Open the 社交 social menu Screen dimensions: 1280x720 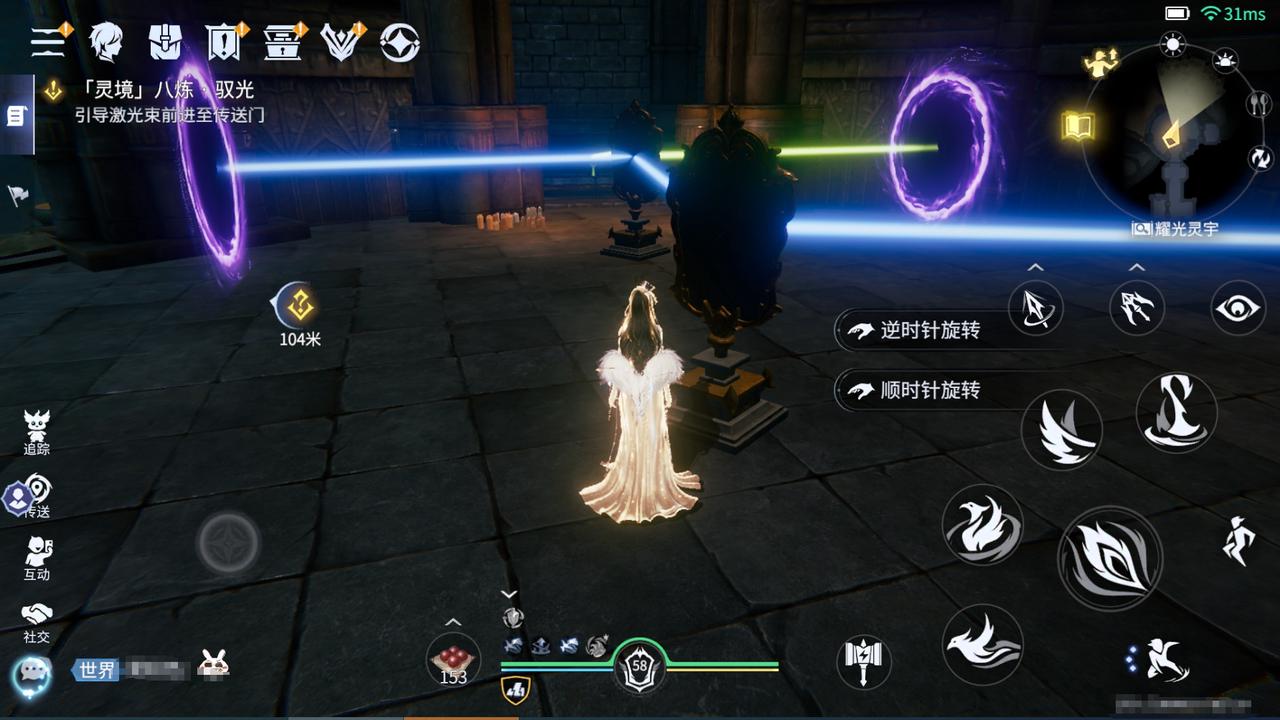click(x=37, y=620)
